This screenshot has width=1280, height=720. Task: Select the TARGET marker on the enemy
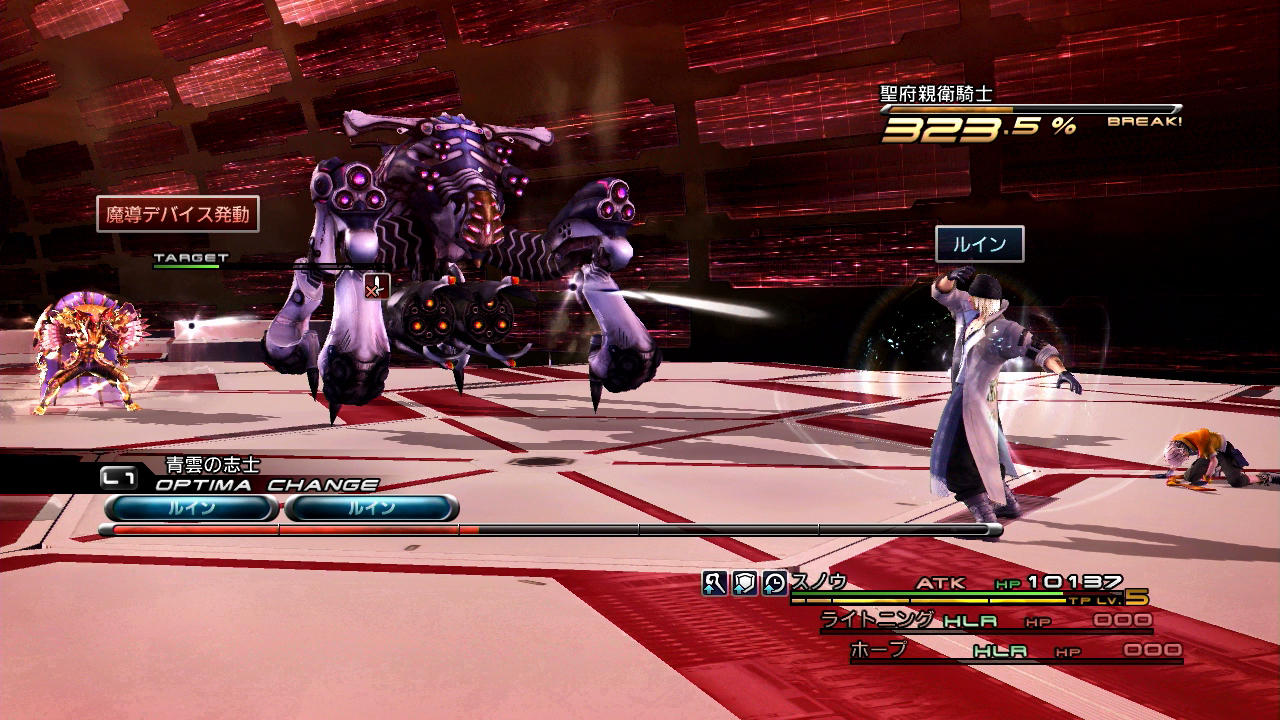click(x=190, y=258)
